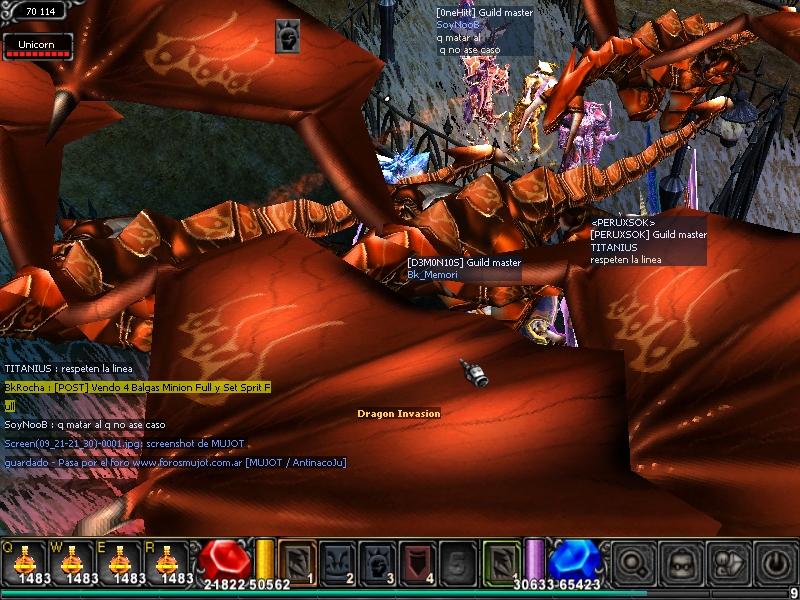
Task: Select the Unicorn pet status panel
Action: pos(36,45)
